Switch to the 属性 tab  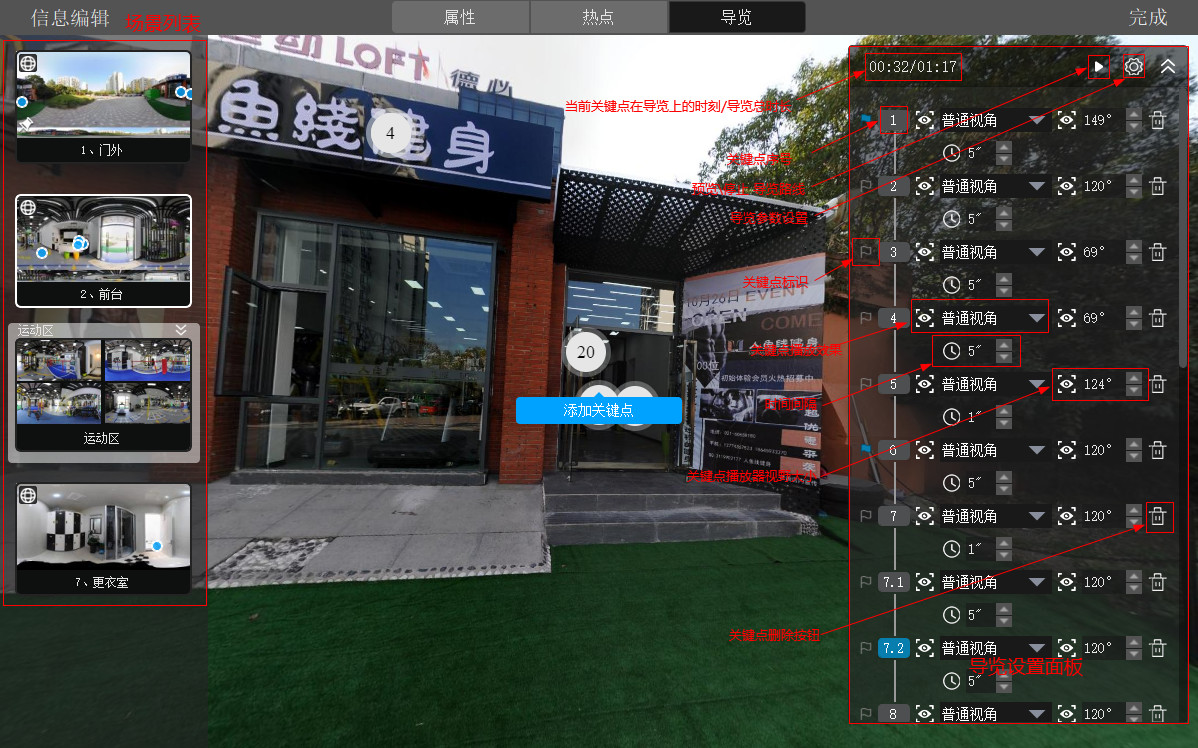459,17
